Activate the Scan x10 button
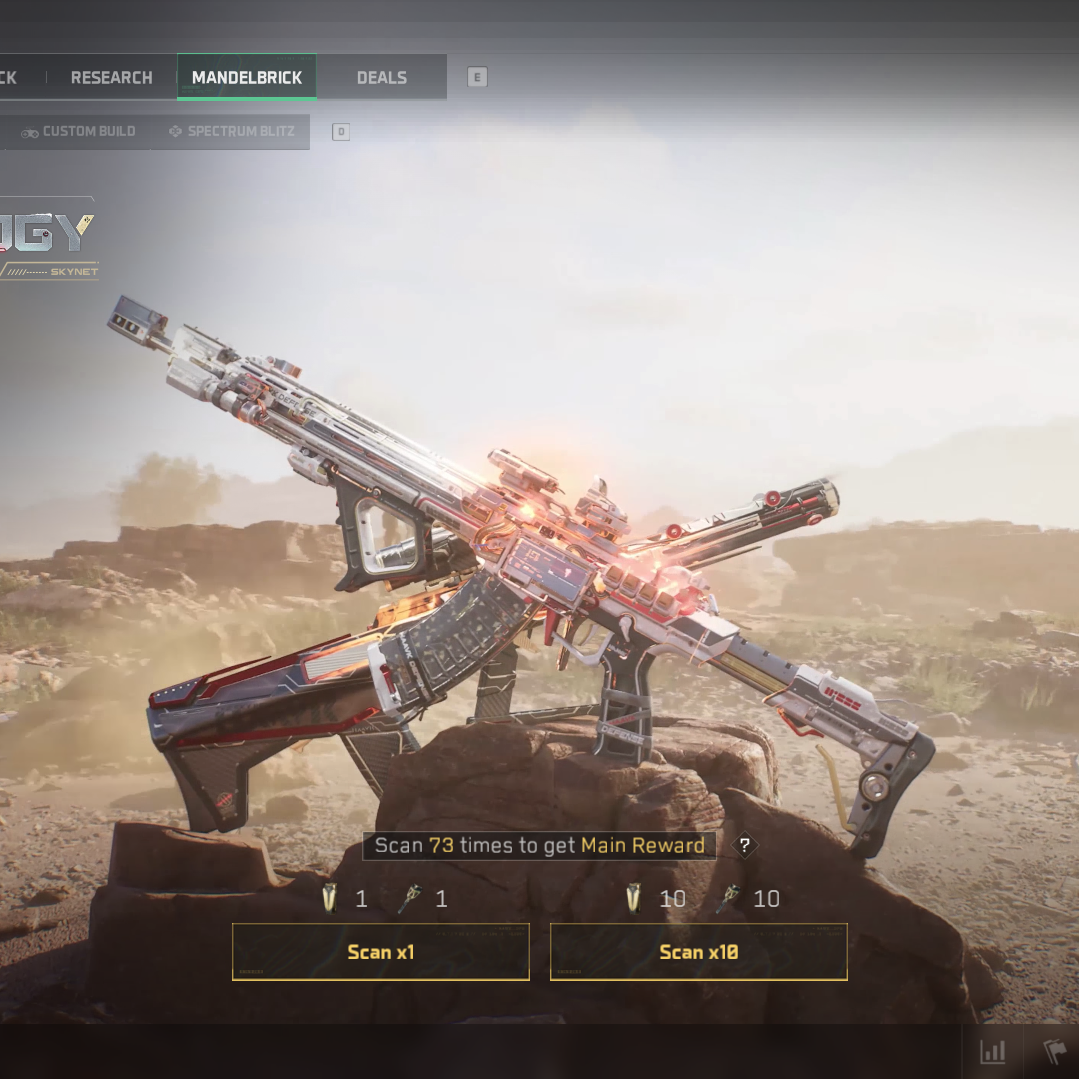The width and height of the screenshot is (1079, 1079). [x=698, y=952]
